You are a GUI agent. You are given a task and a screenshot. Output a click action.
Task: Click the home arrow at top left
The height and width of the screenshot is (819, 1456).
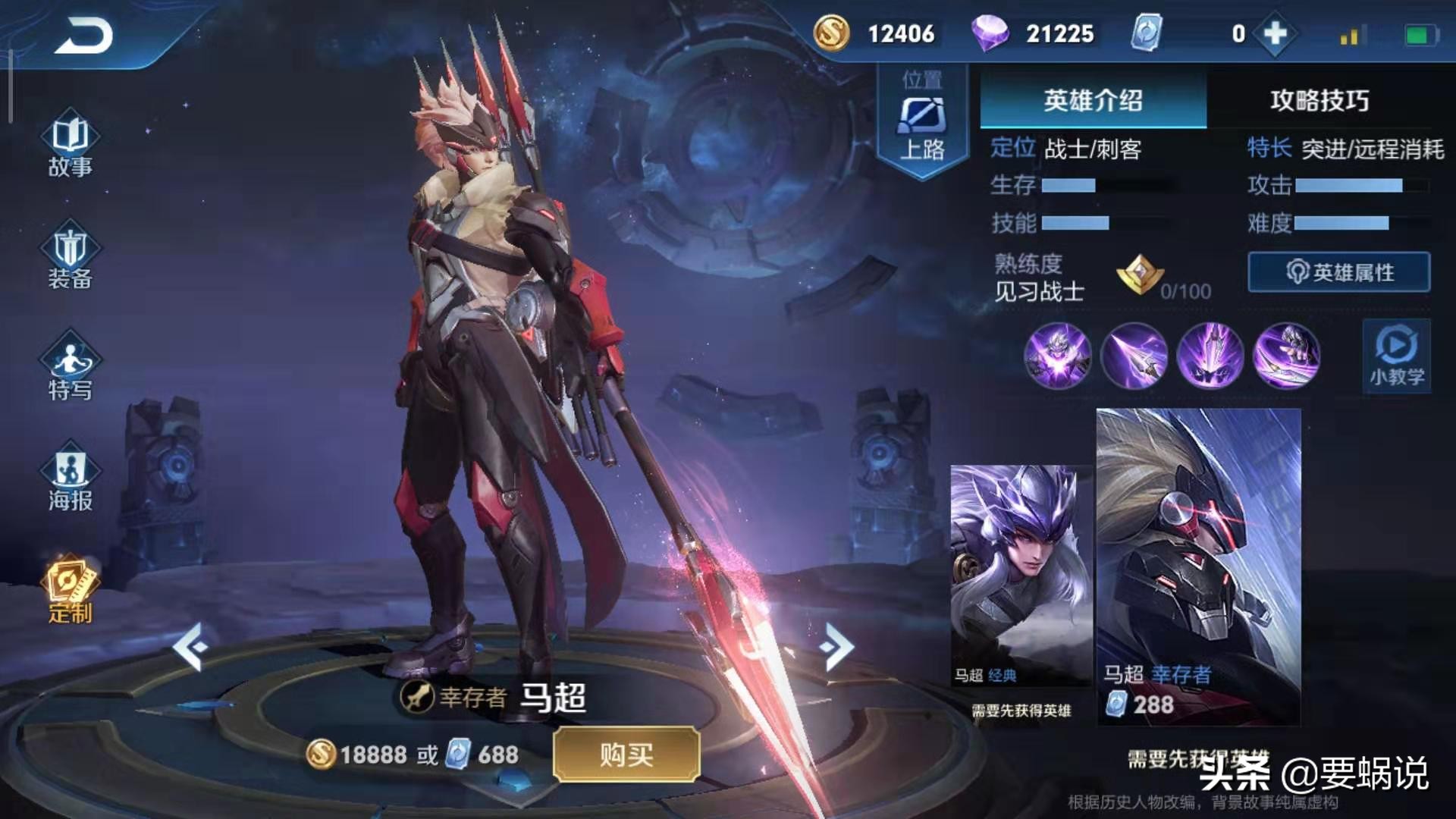[83, 34]
